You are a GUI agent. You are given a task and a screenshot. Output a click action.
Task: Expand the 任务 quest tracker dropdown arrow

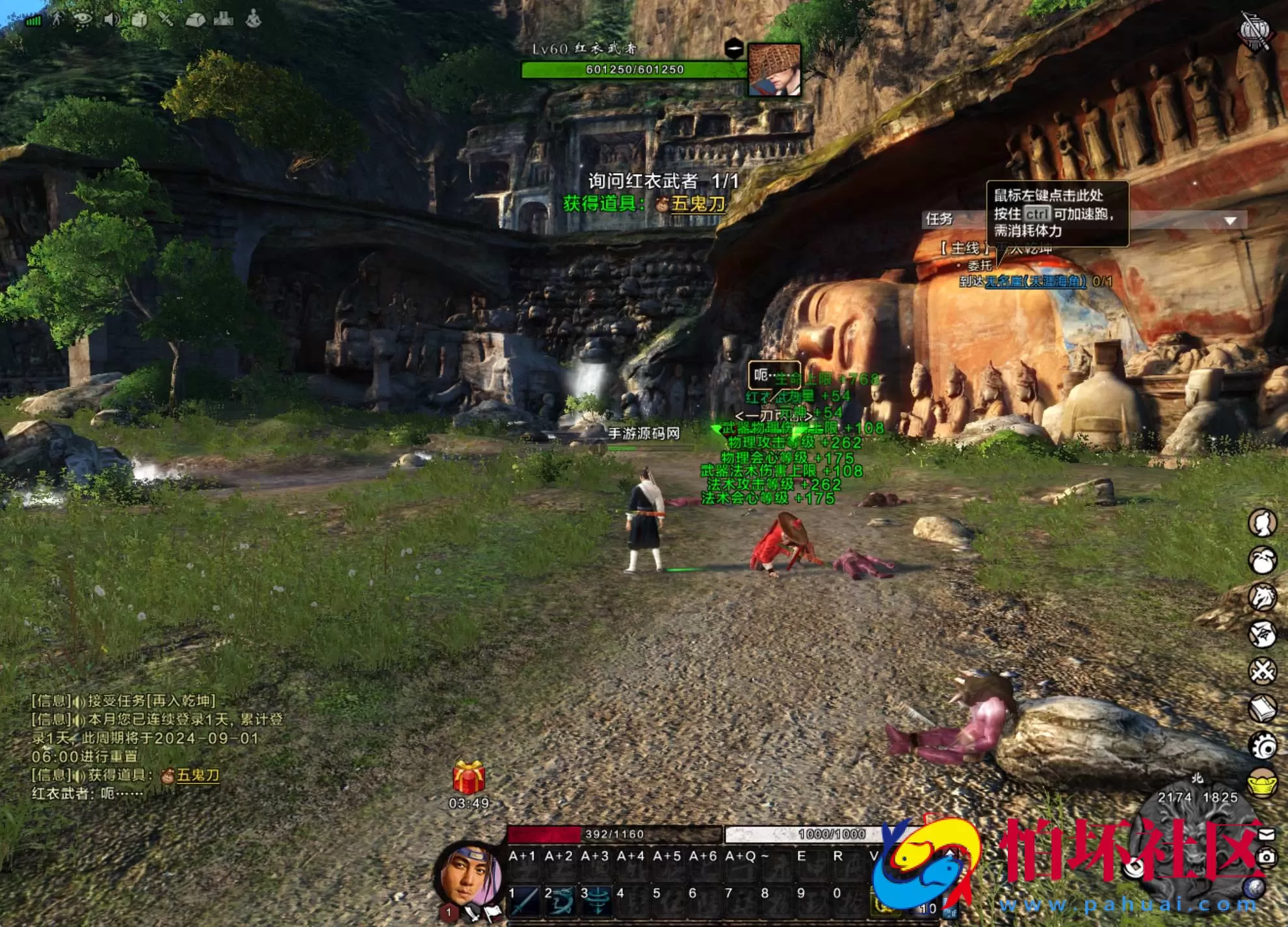point(1229,221)
